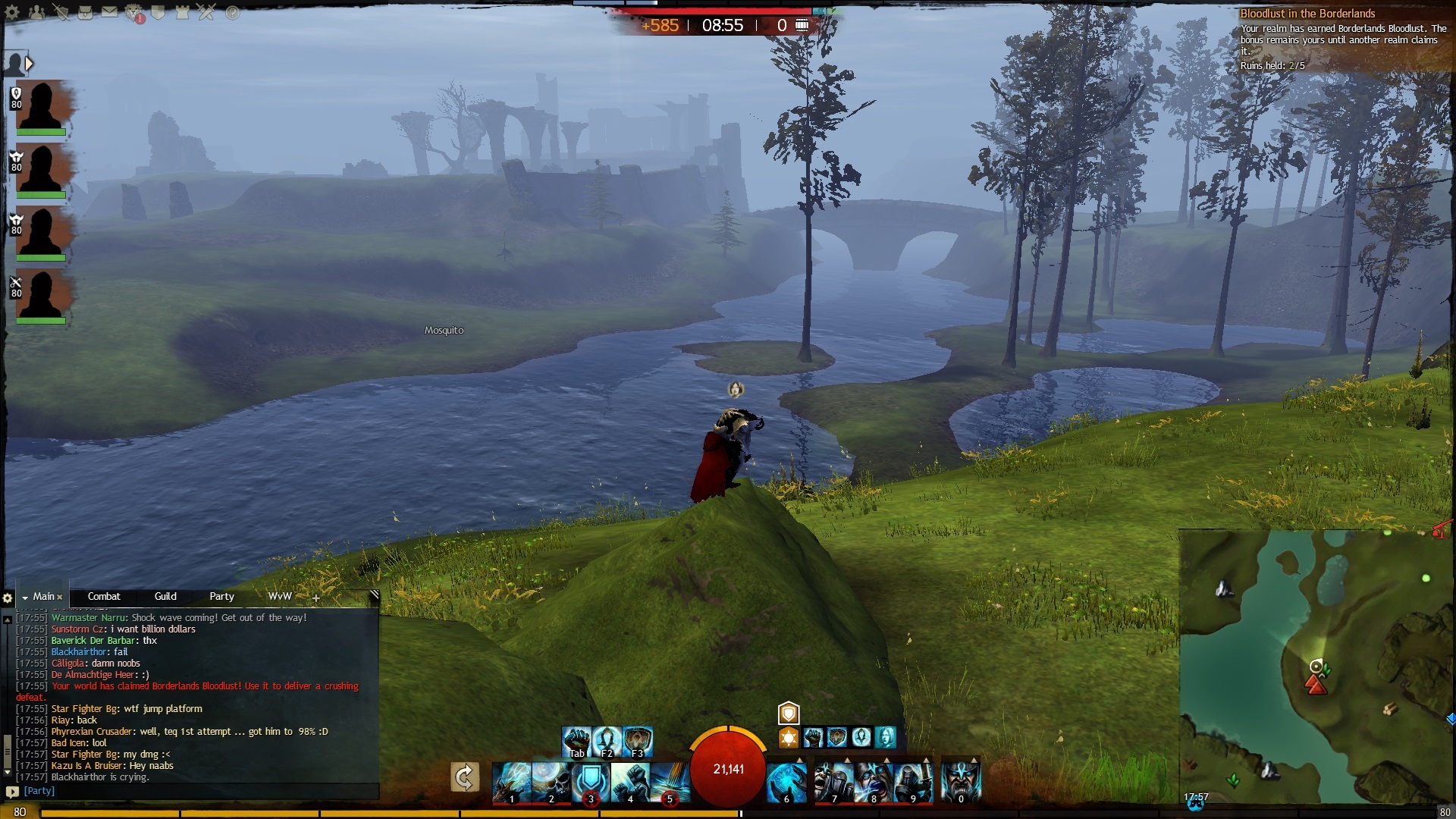This screenshot has height=819, width=1456.
Task: Open the mail envelope icon
Action: (109, 12)
